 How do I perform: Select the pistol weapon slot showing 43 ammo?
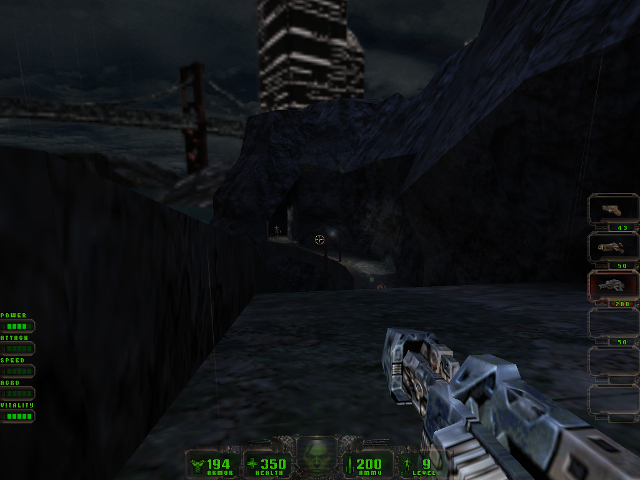tap(613, 211)
